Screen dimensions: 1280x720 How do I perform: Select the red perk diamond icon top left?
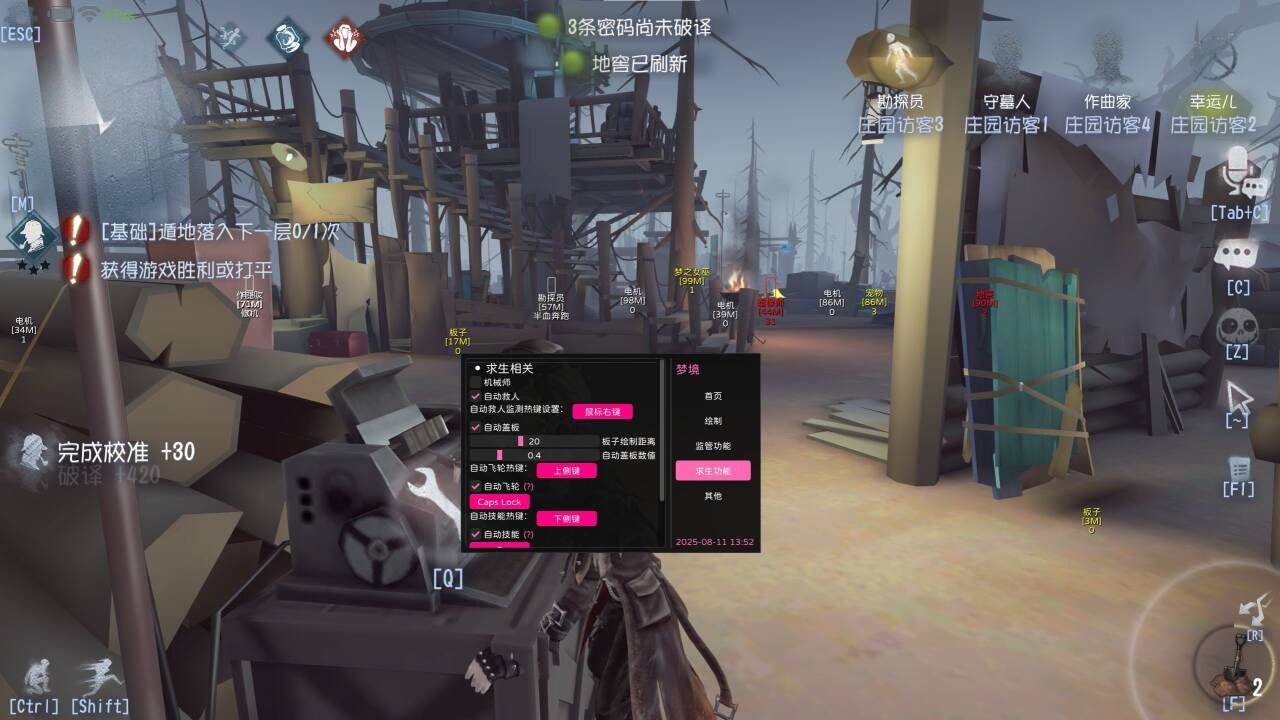[x=346, y=35]
